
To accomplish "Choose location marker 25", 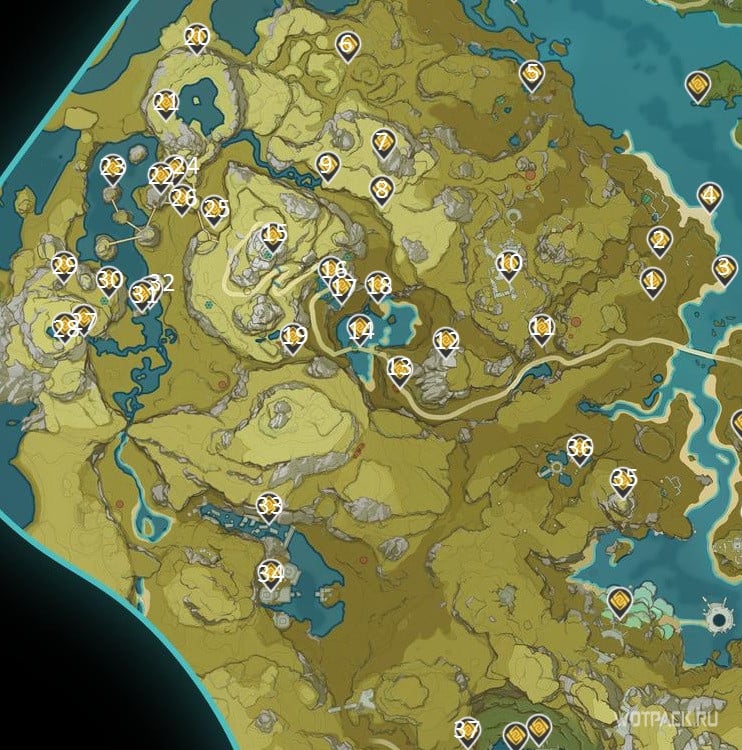I will coord(214,210).
